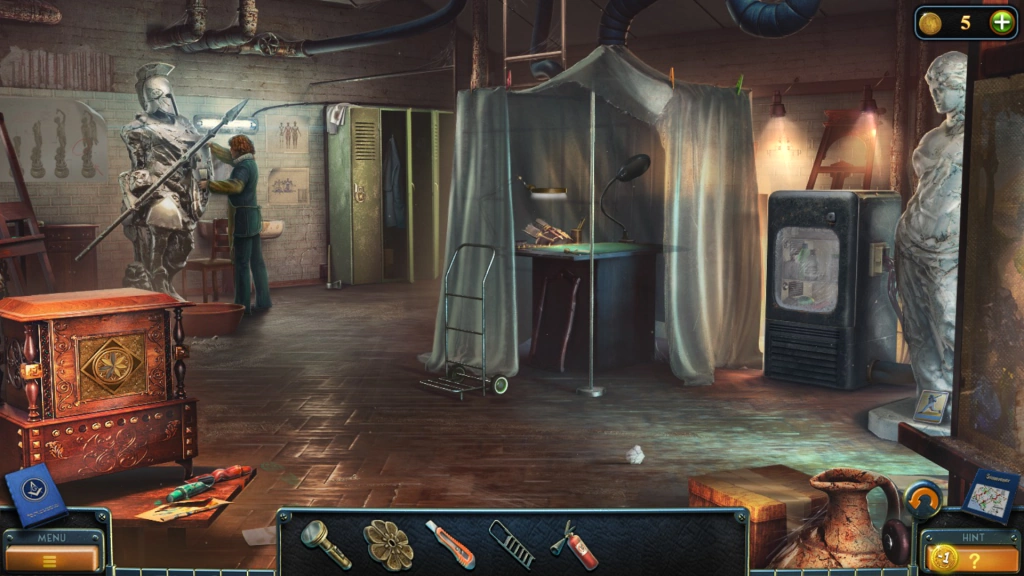Choose the small ladder inventory item
The image size is (1024, 576).
[511, 543]
